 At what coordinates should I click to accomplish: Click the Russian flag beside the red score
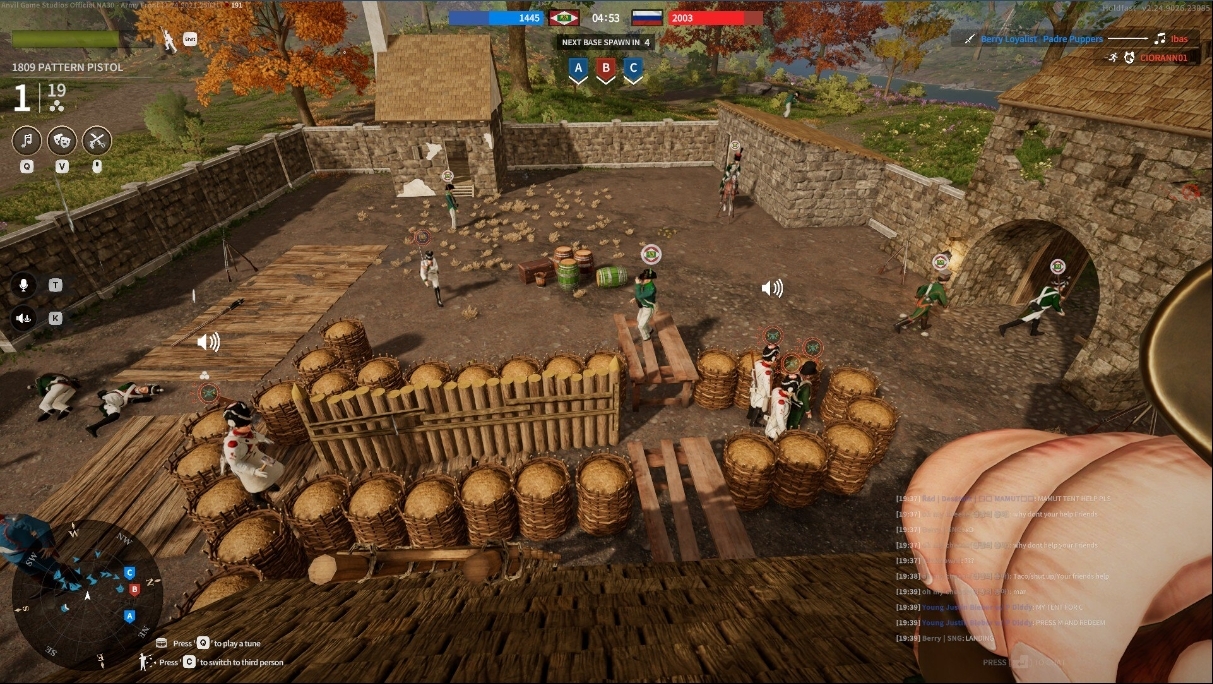(647, 18)
